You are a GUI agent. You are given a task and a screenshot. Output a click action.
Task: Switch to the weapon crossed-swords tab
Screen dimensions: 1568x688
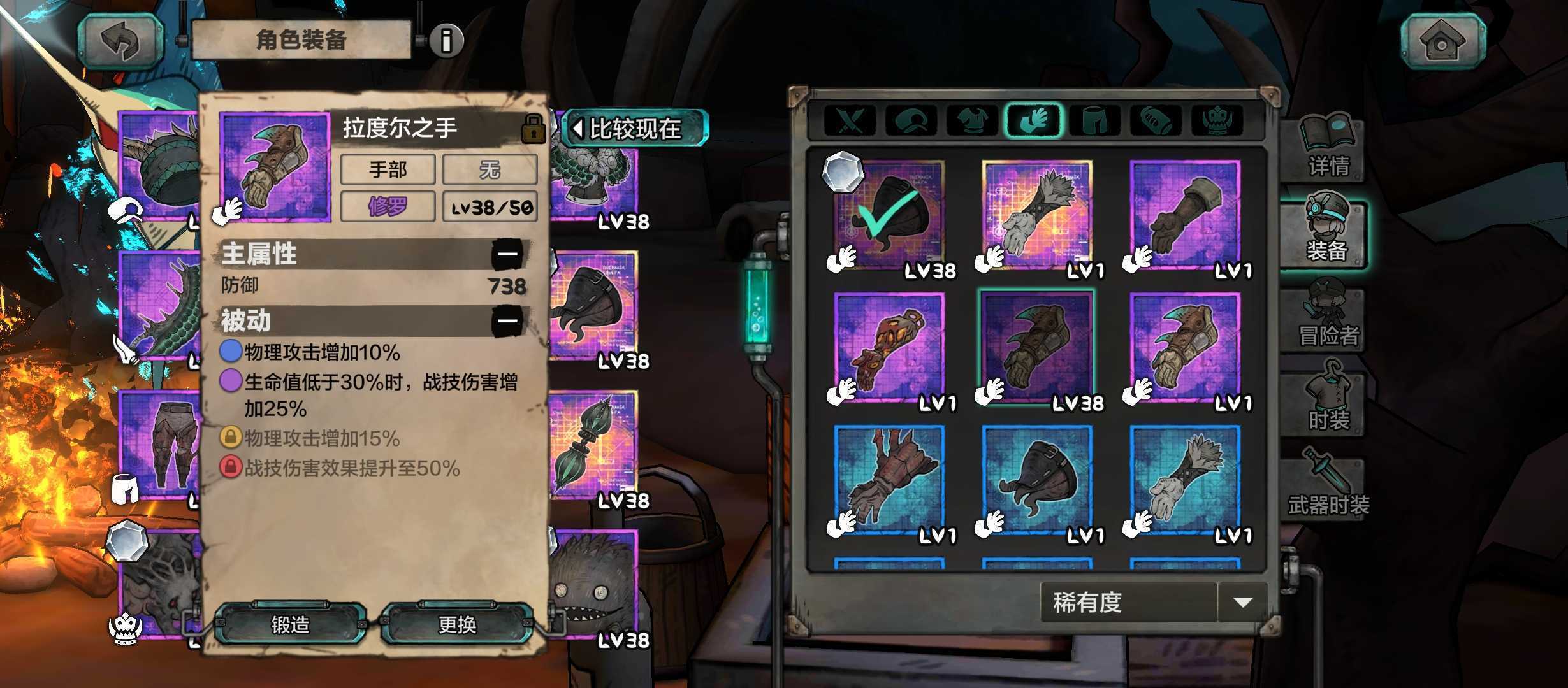(x=850, y=120)
